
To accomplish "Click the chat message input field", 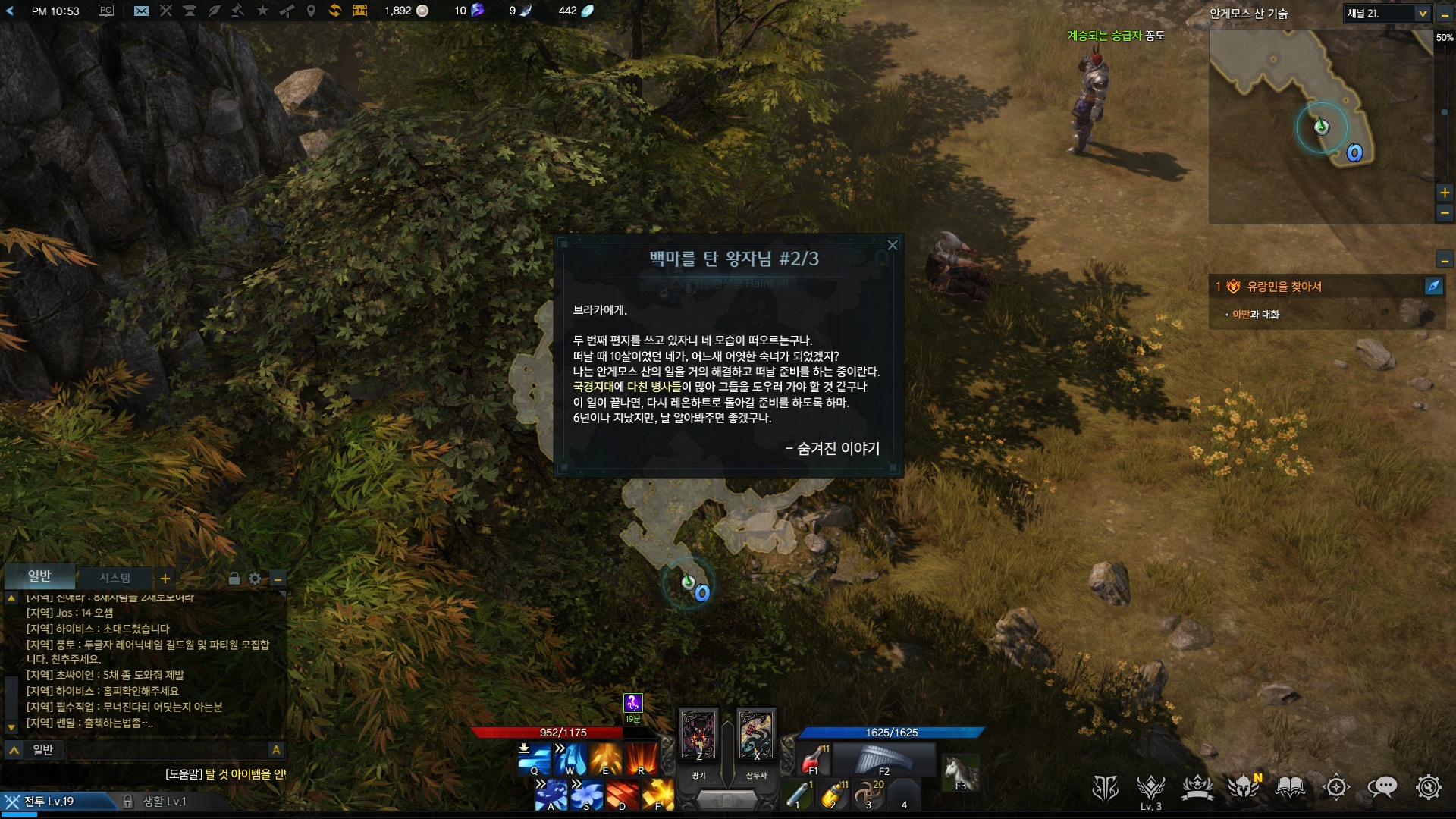I will pos(152,750).
